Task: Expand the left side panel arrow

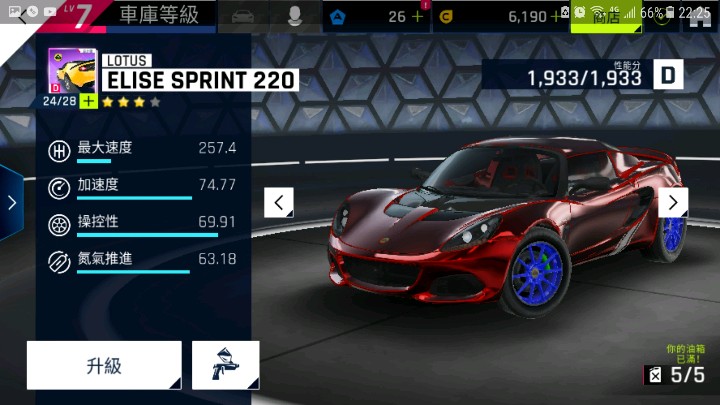Action: coord(11,203)
